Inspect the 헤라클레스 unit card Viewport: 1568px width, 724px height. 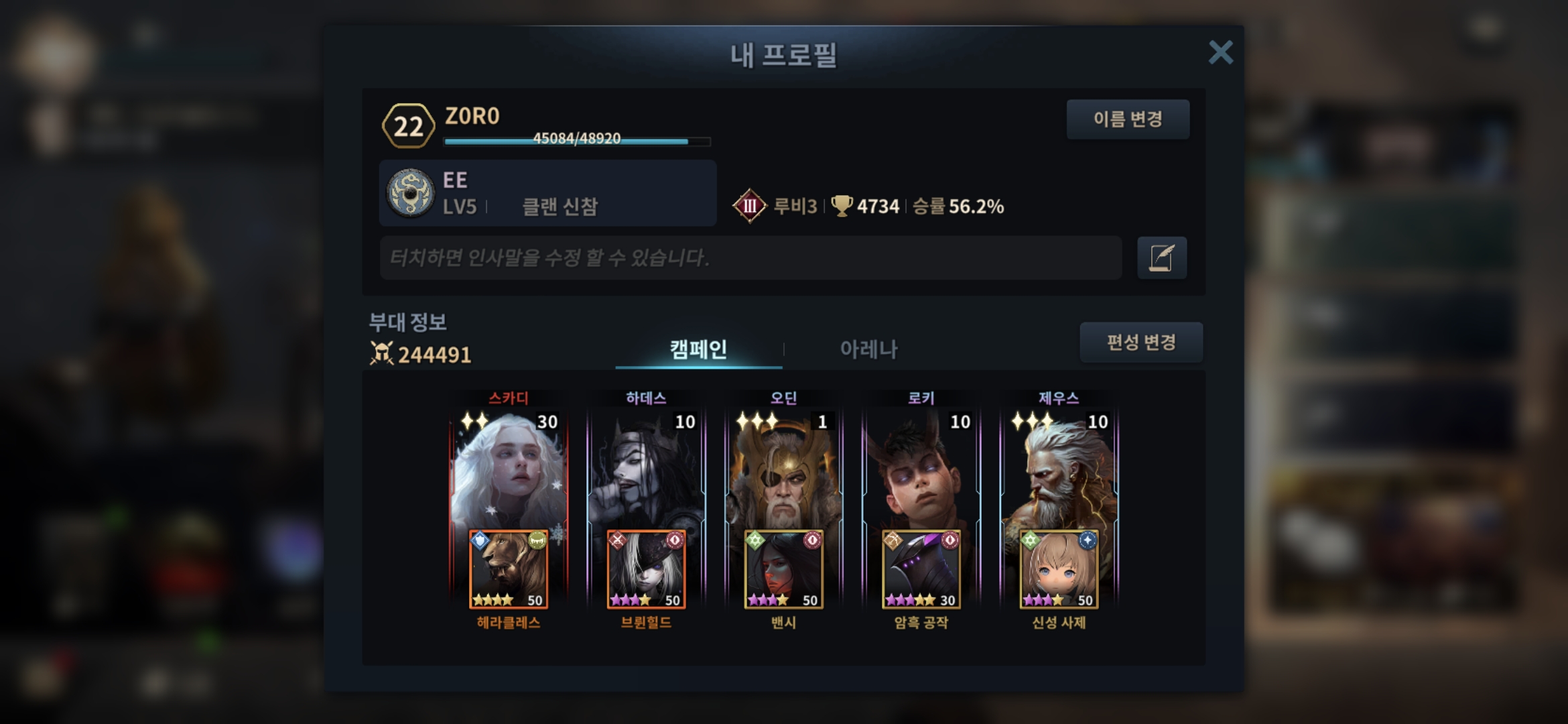[508, 570]
